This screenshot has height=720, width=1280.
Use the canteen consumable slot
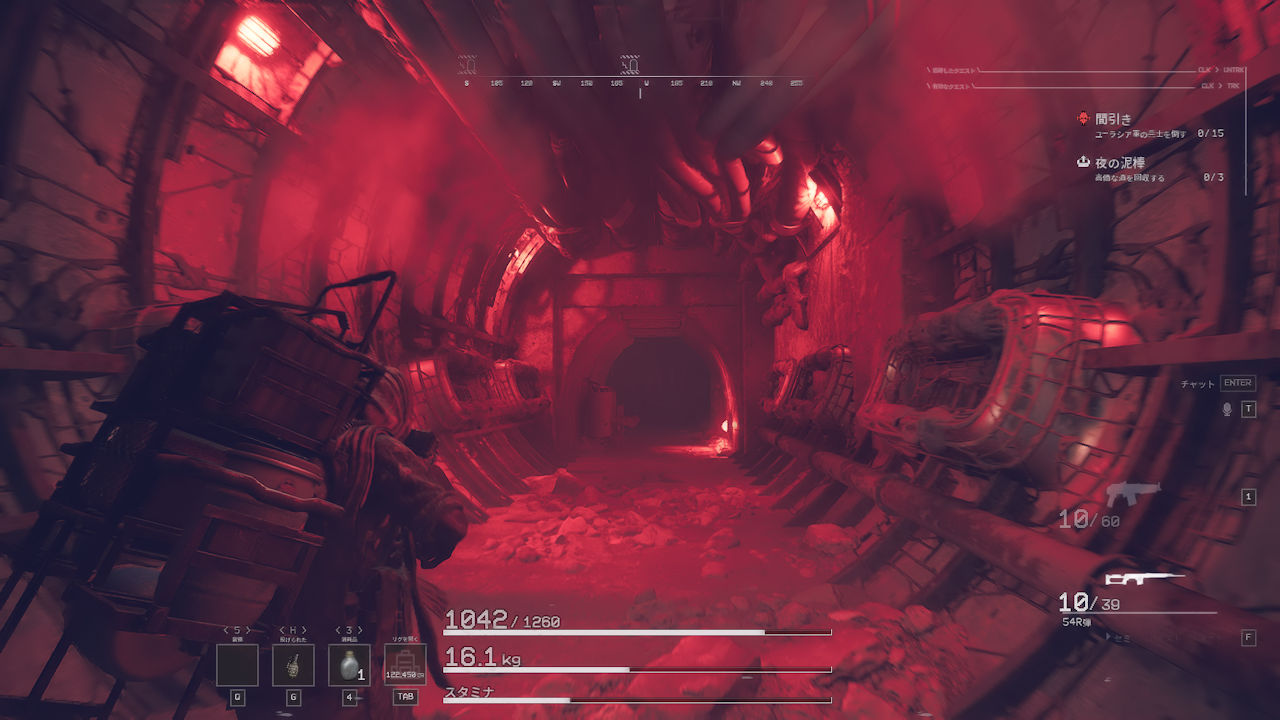point(349,665)
